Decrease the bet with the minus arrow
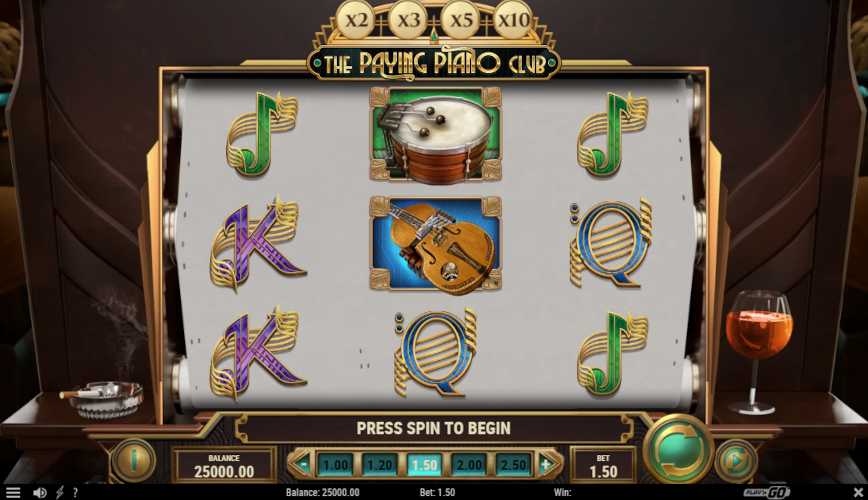The width and height of the screenshot is (868, 500). click(x=301, y=464)
